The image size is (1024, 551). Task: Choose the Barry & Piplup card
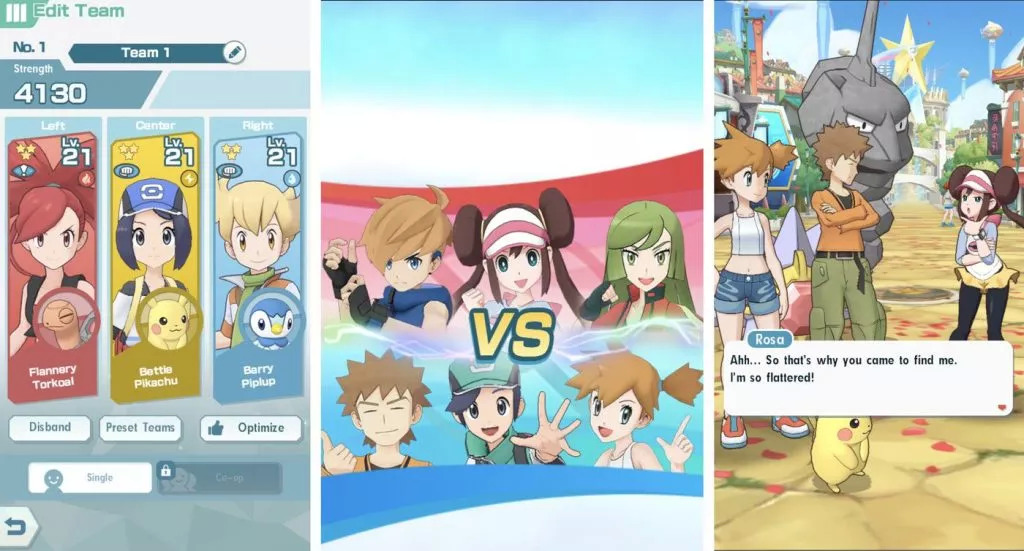click(257, 260)
